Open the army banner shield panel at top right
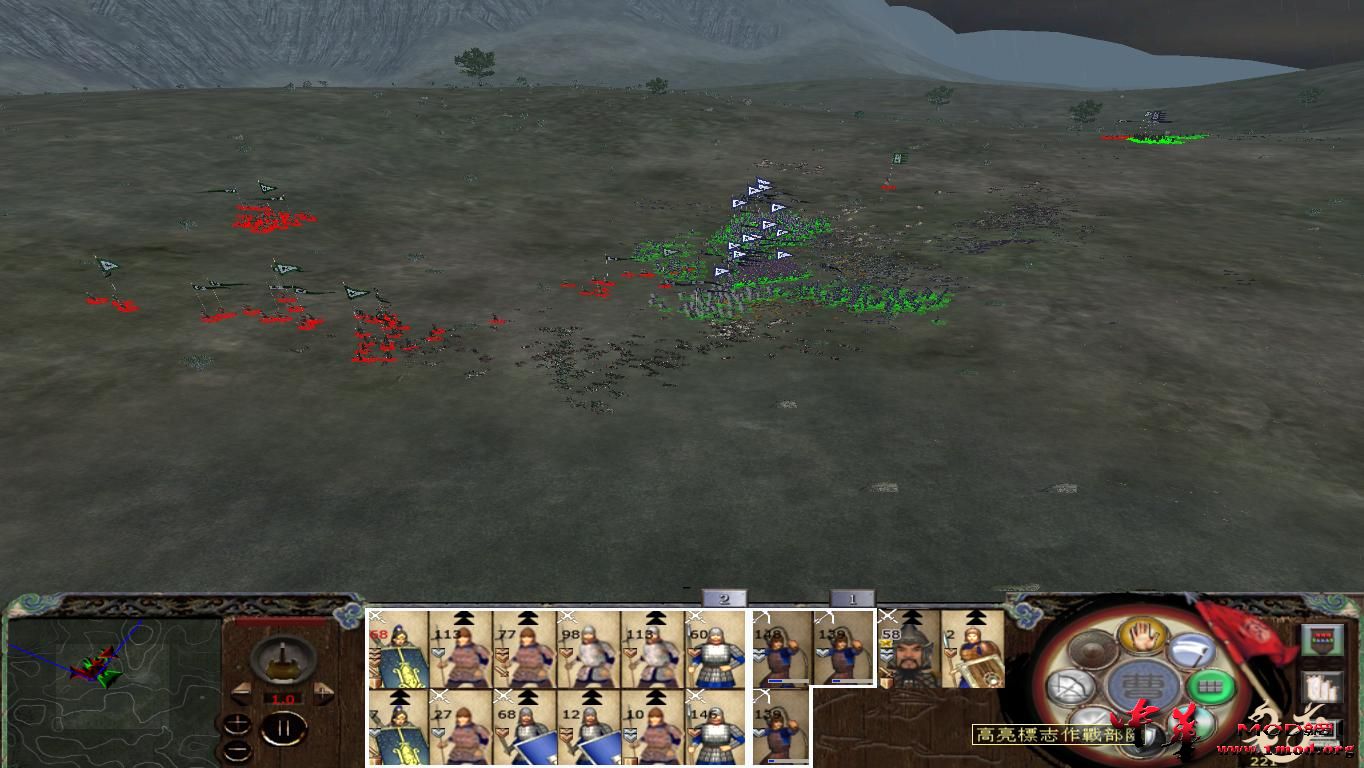The height and width of the screenshot is (768, 1364). coord(1323,641)
